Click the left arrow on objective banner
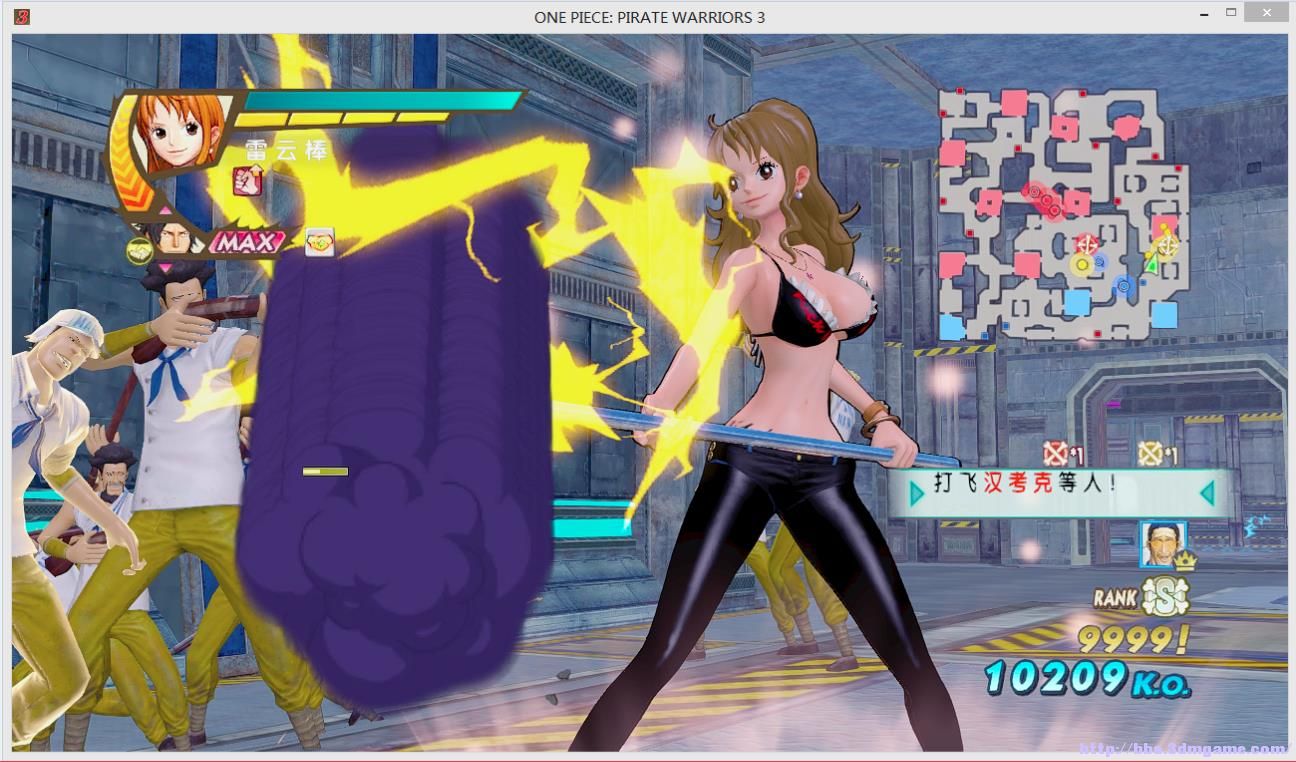Screen dimensions: 1296x762 916,492
